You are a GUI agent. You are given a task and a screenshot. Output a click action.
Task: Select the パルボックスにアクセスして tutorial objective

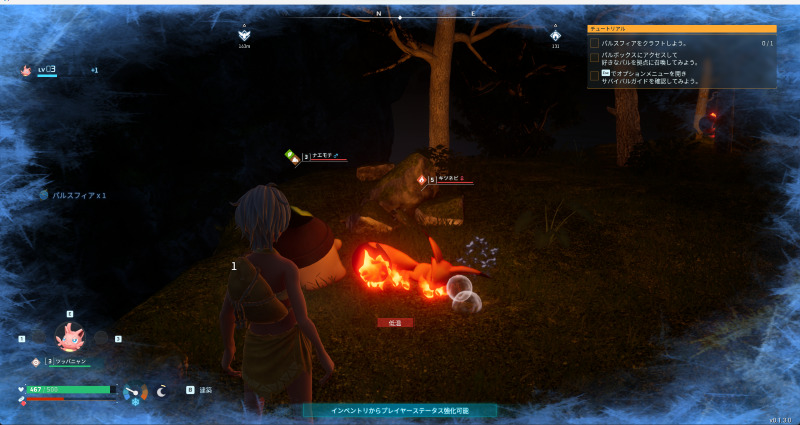tap(650, 59)
